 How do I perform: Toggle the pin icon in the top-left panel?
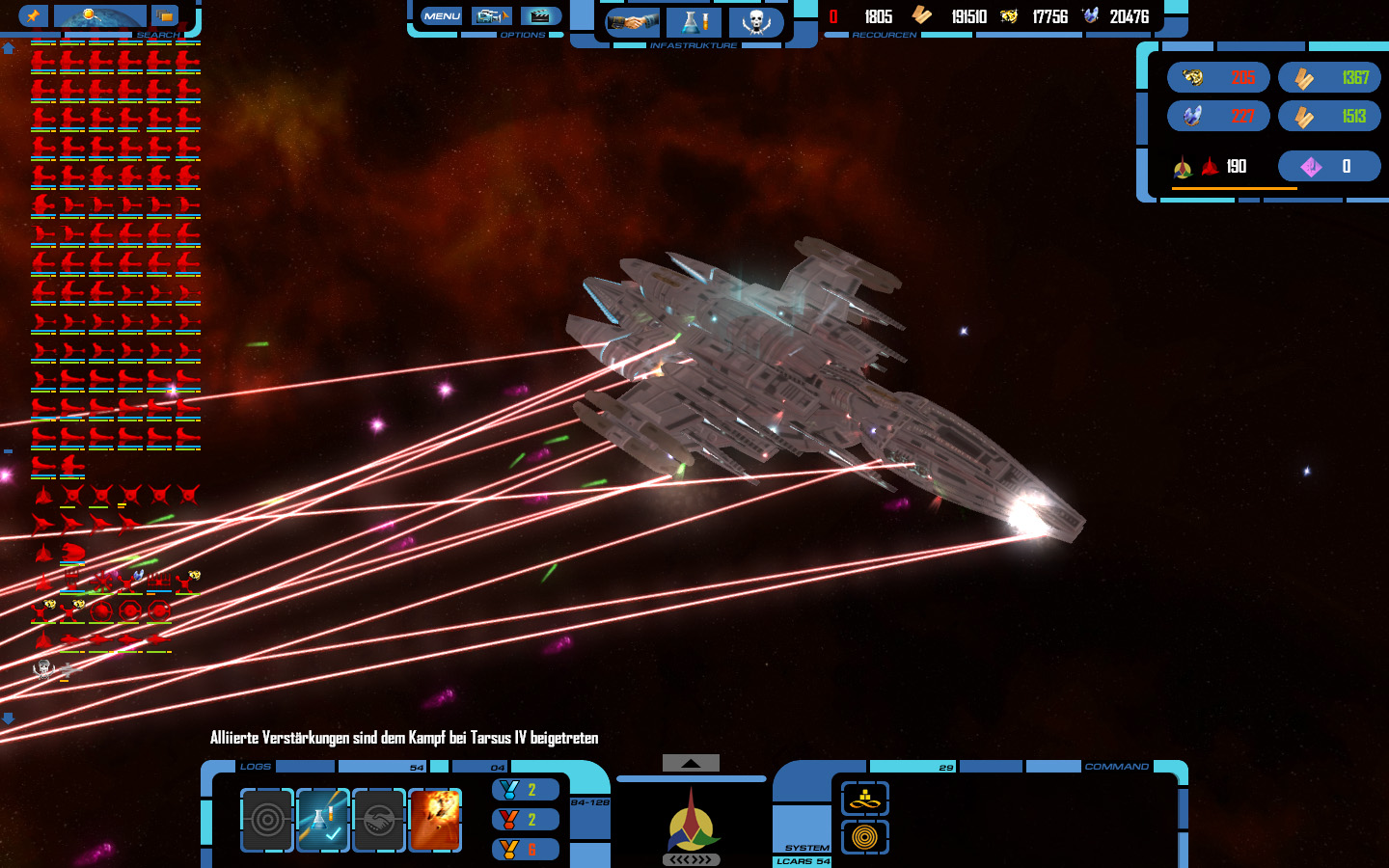[x=33, y=16]
